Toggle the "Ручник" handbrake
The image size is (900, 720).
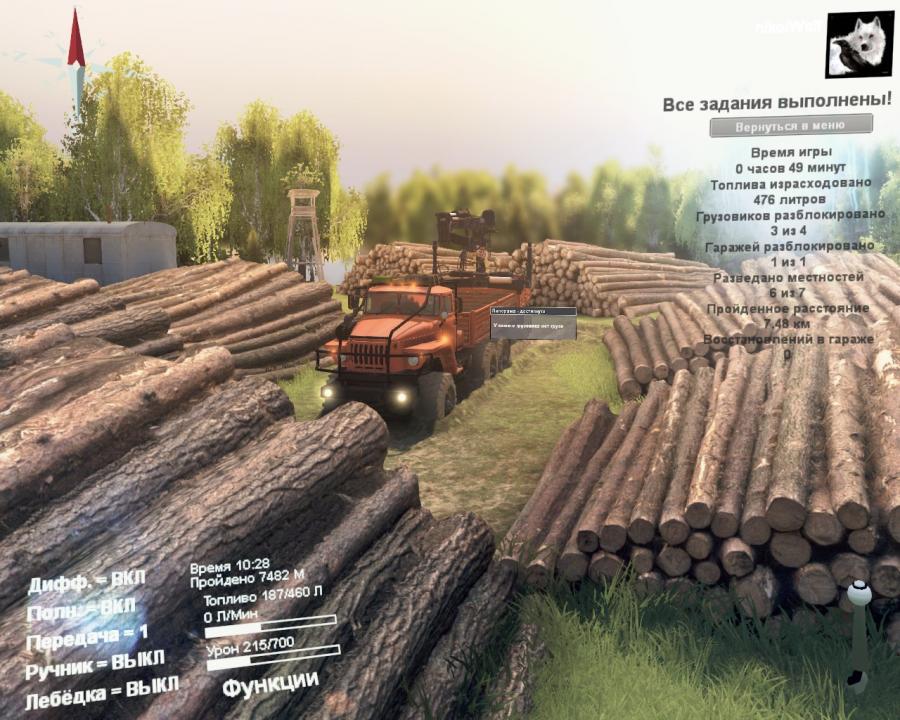[x=95, y=663]
